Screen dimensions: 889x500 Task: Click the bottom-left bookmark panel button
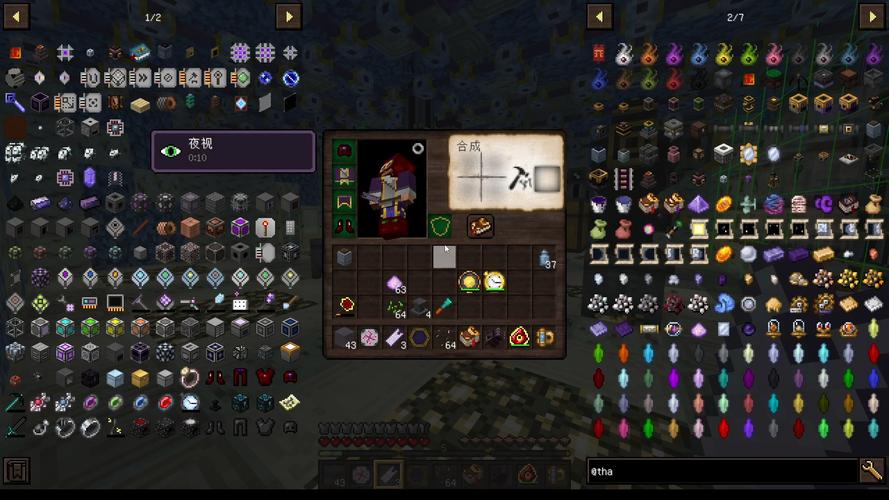17,470
